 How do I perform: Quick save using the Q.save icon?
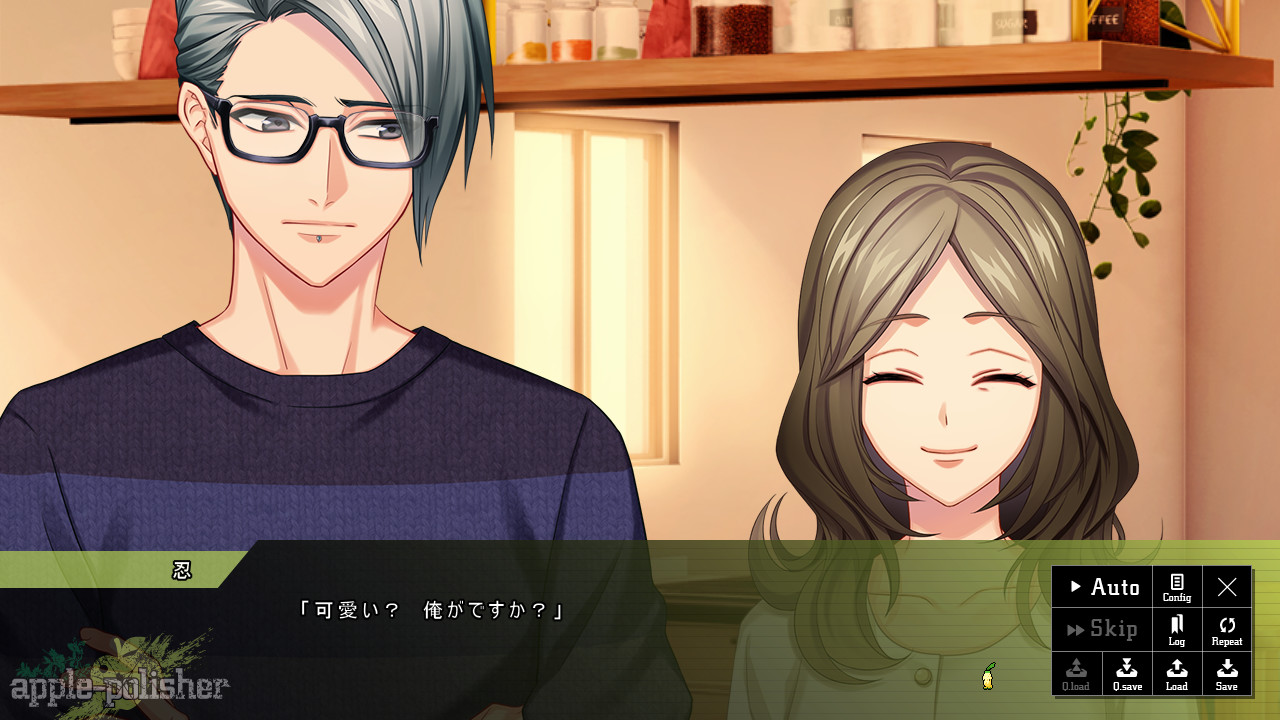1127,673
